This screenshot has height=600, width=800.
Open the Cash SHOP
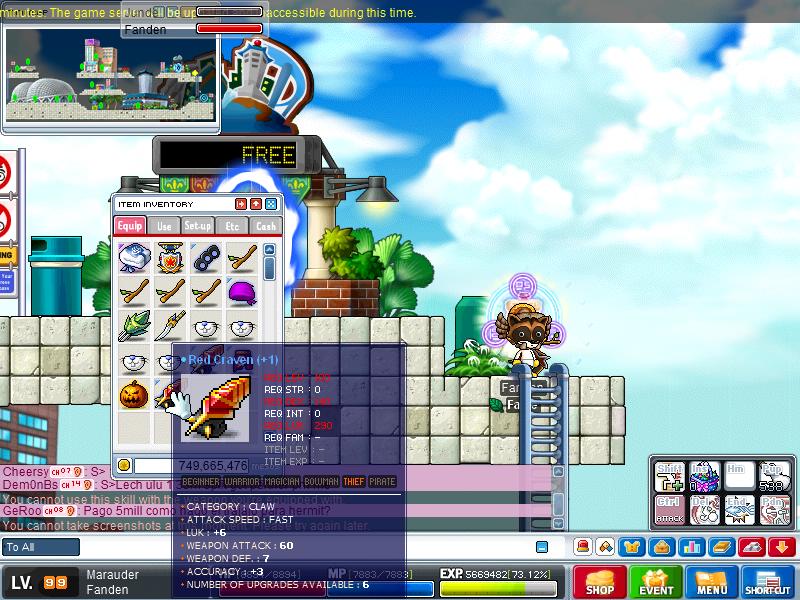point(599,583)
